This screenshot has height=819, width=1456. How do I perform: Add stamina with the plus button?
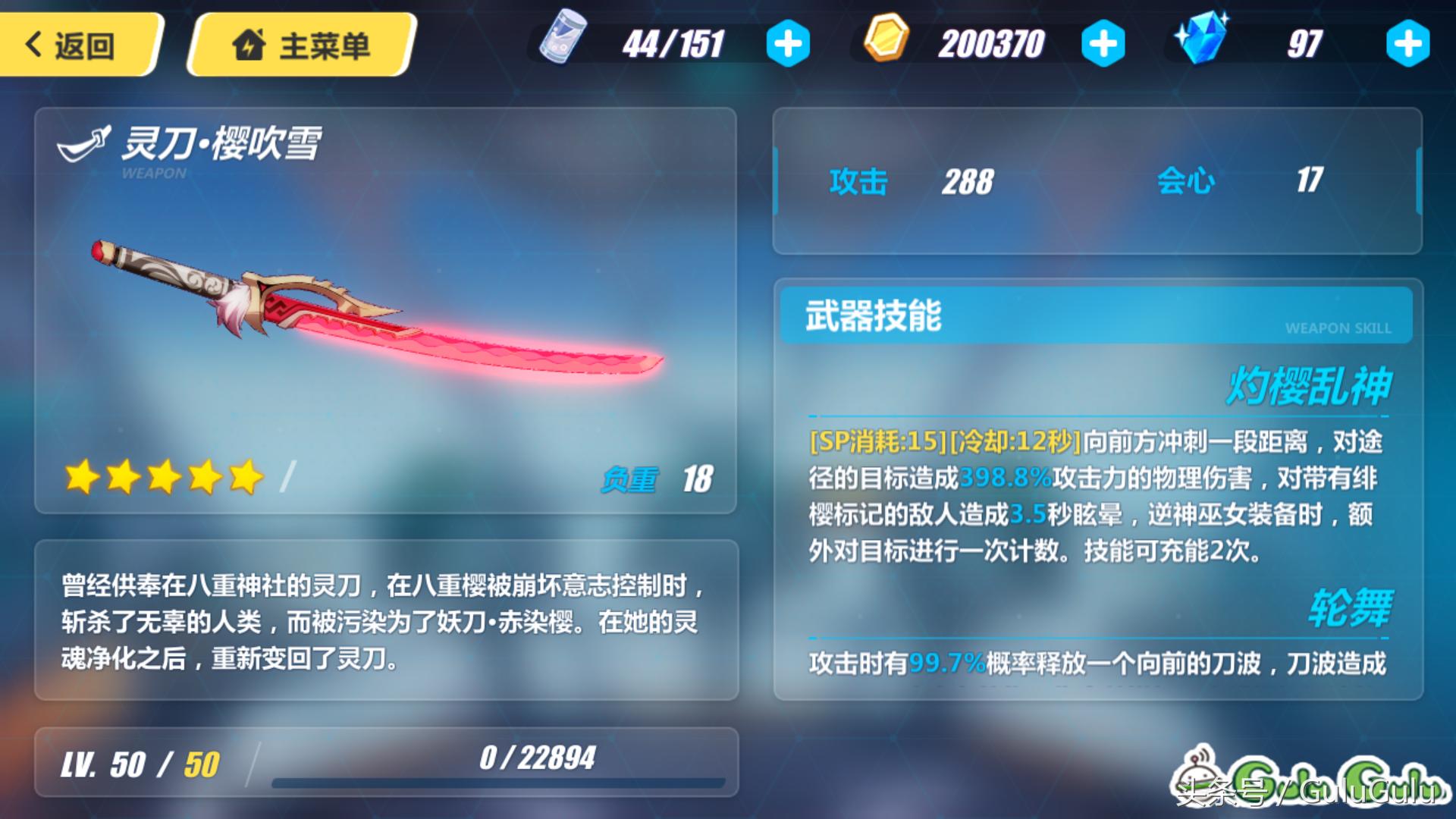pos(788,44)
